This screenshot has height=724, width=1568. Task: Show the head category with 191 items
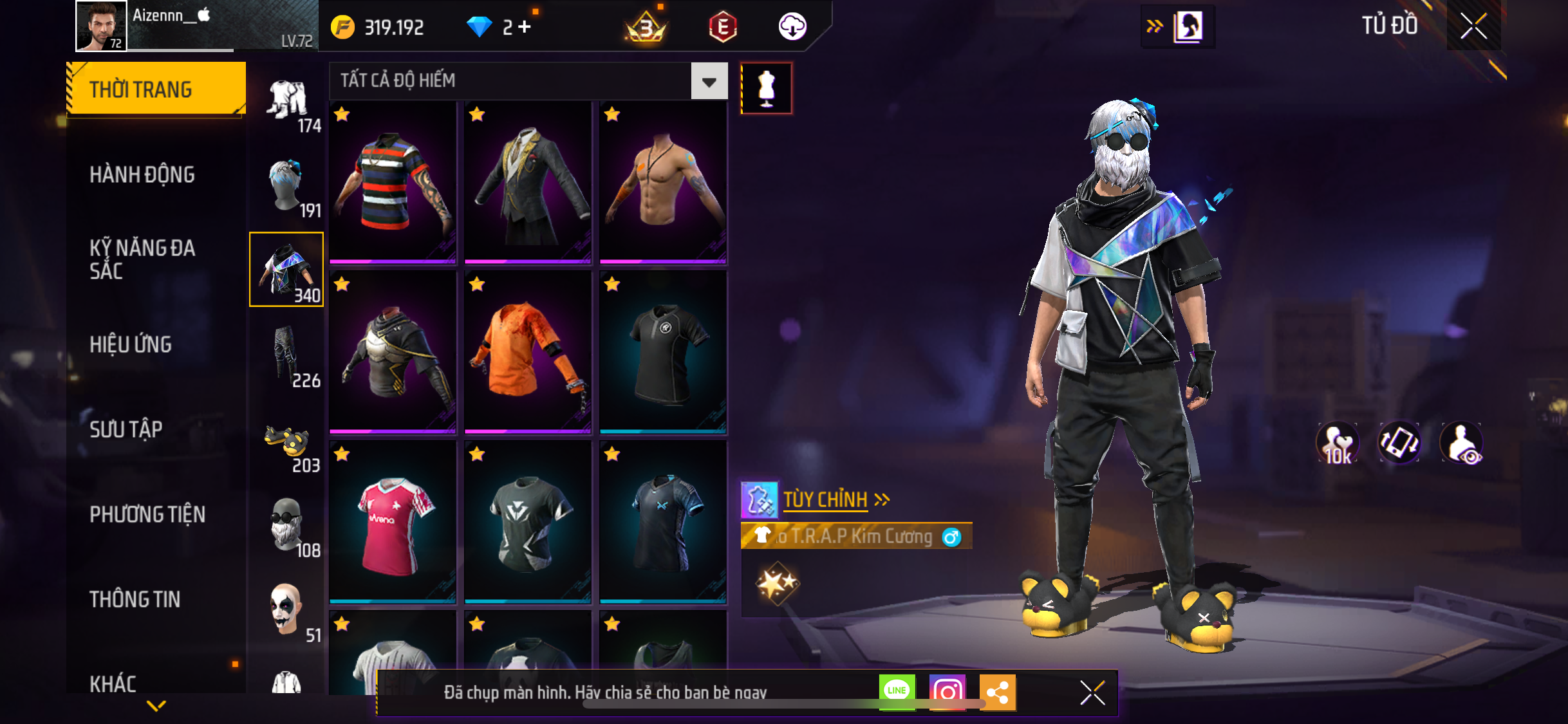[x=287, y=187]
